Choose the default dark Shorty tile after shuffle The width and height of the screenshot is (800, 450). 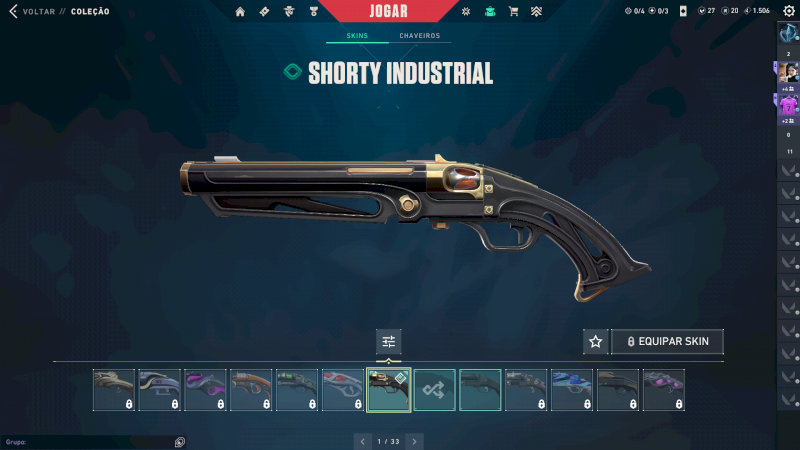pos(481,390)
